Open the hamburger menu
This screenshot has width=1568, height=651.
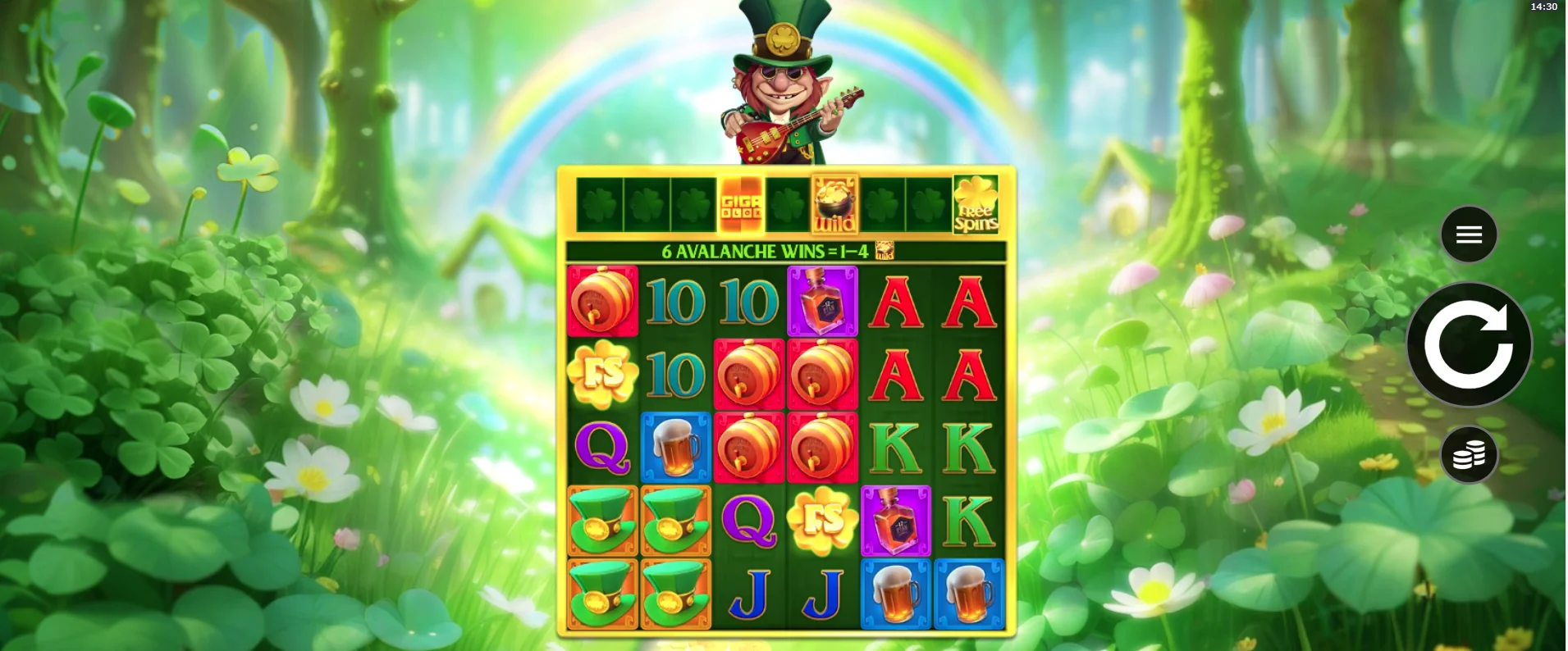pyautogui.click(x=1468, y=234)
